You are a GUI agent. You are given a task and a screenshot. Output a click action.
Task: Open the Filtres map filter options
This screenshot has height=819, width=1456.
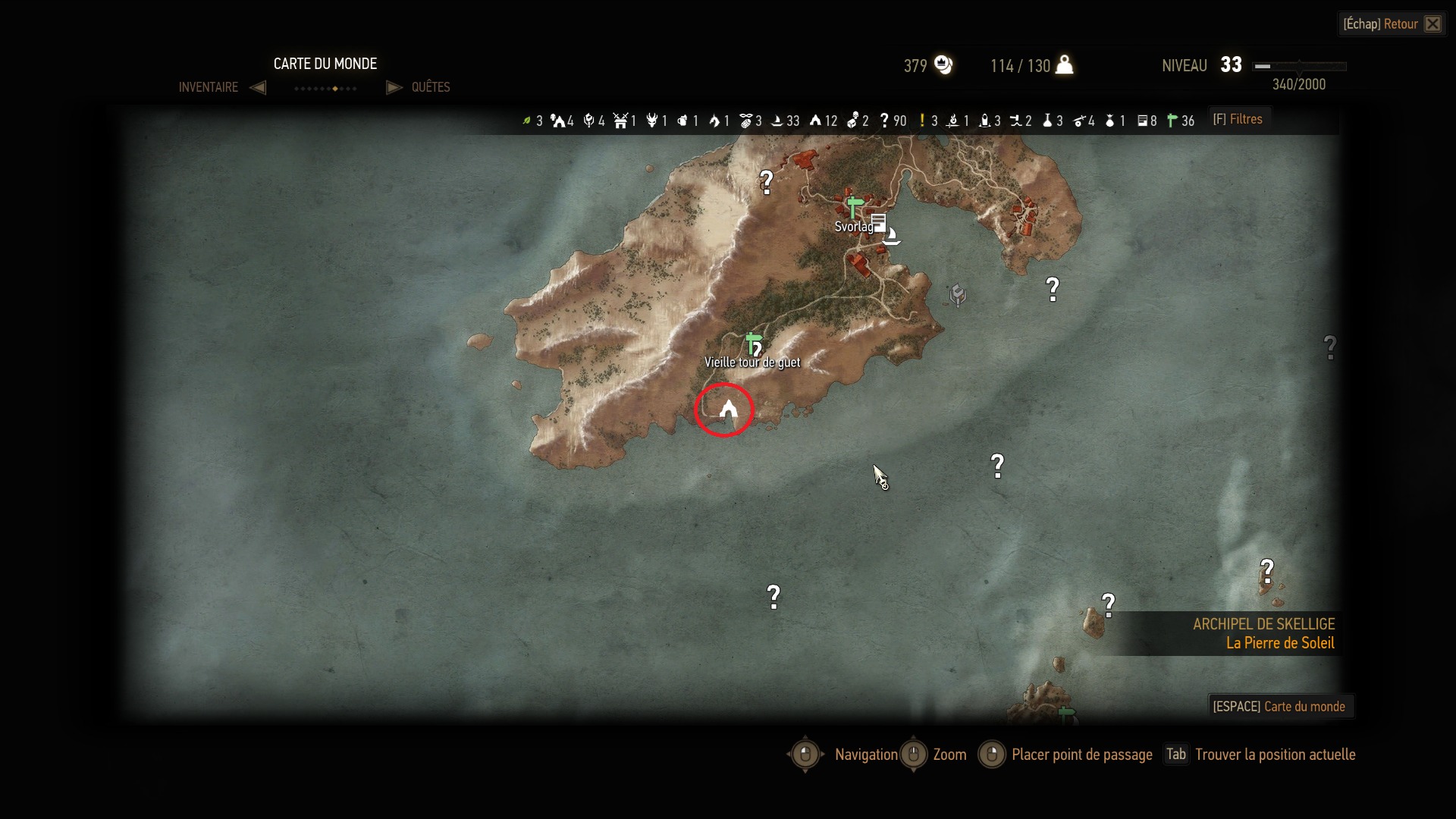[1238, 119]
